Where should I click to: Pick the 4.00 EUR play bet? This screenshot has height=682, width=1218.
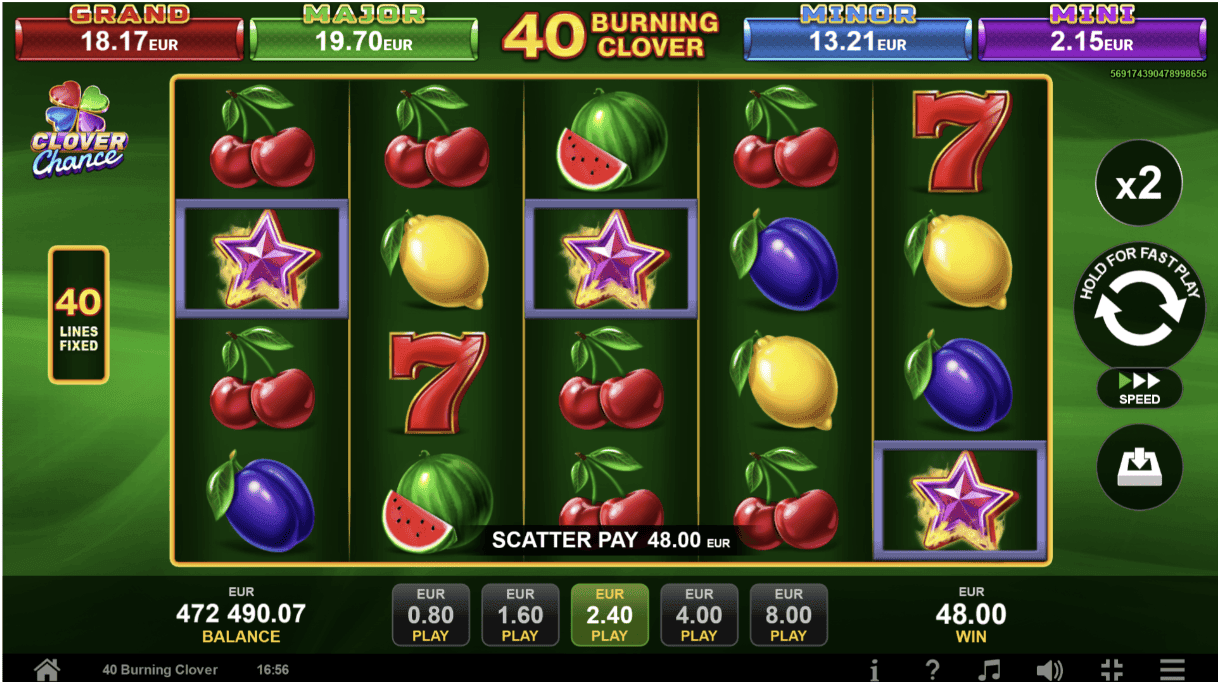pyautogui.click(x=699, y=615)
